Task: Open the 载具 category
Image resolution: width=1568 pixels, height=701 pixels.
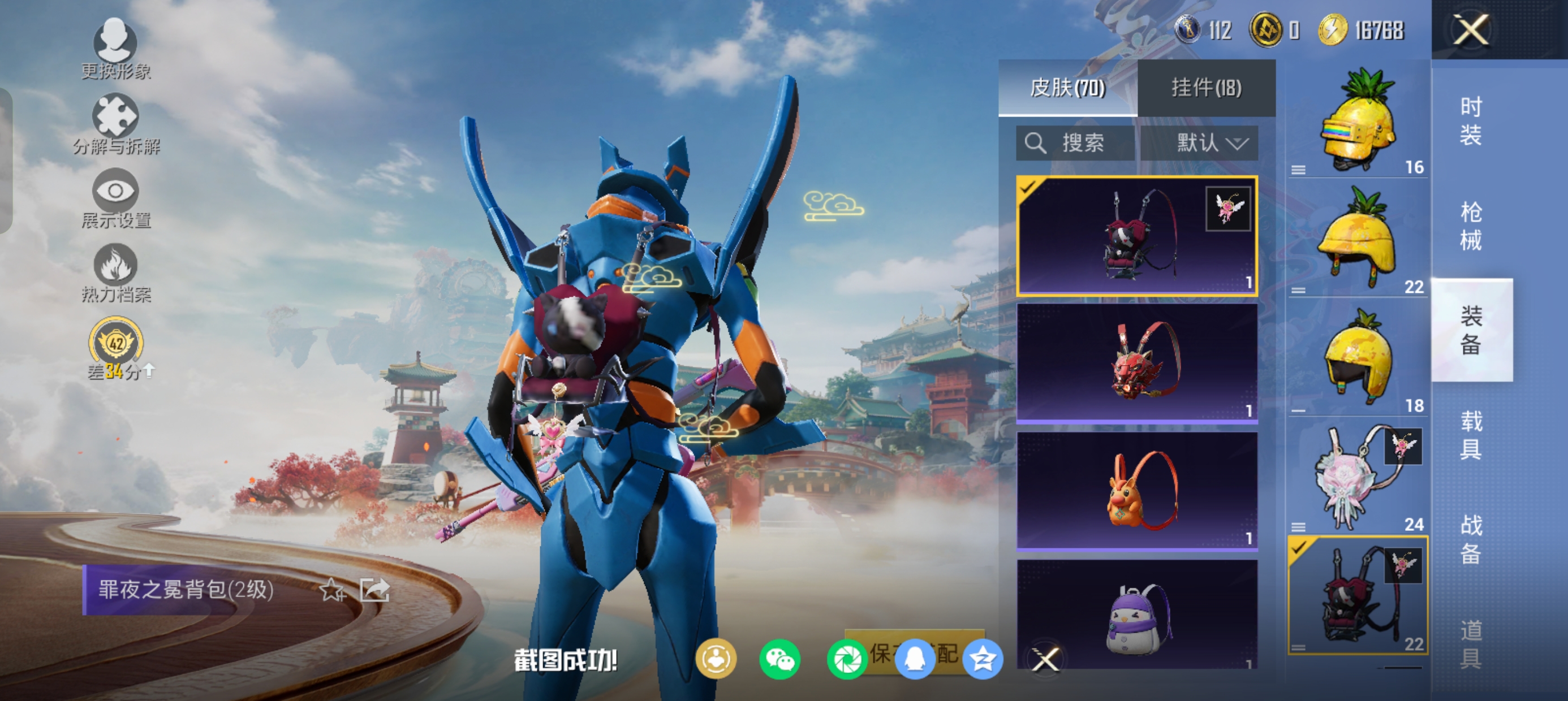Action: tap(1471, 435)
